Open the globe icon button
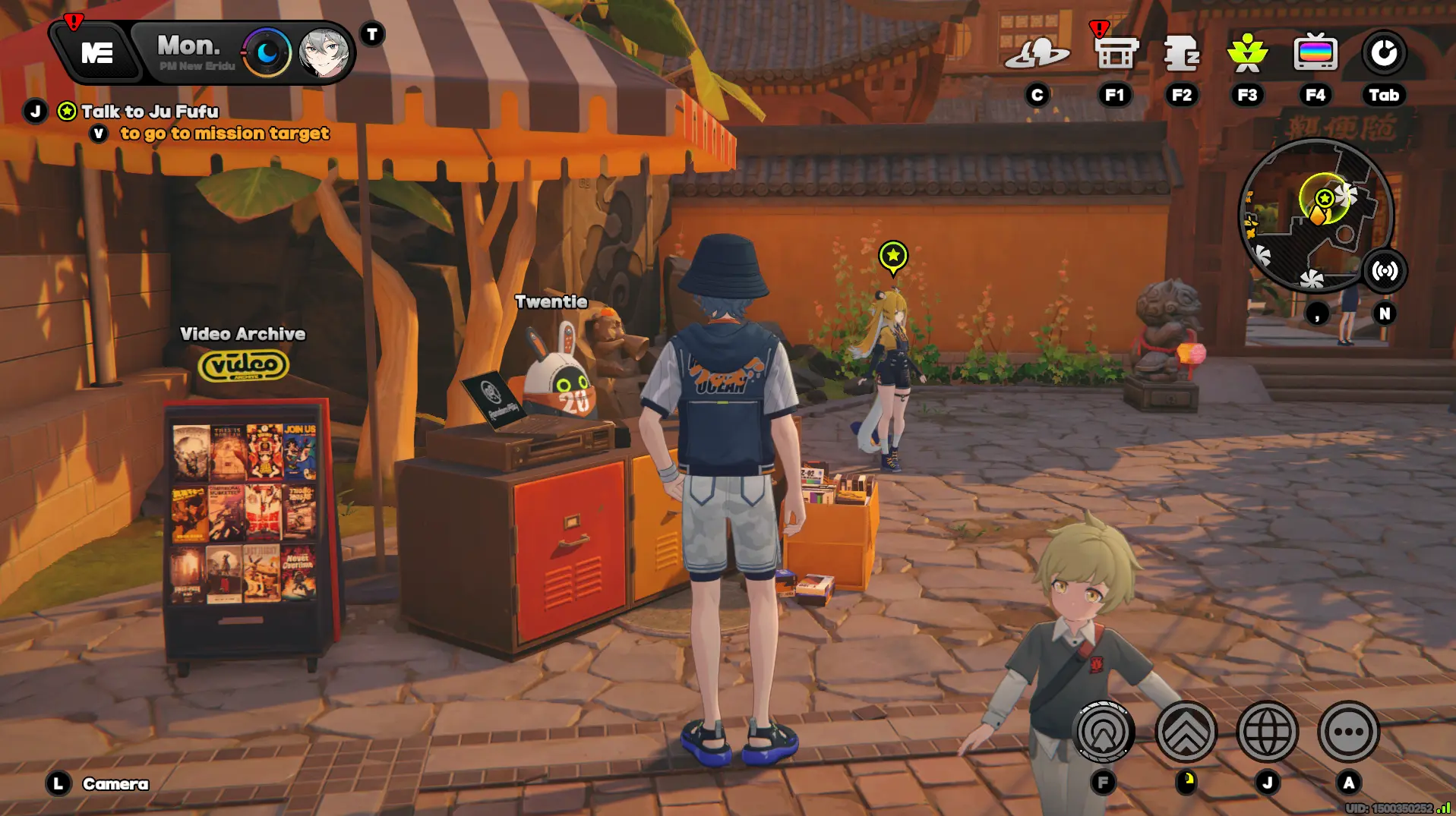The width and height of the screenshot is (1456, 816). [x=1267, y=732]
